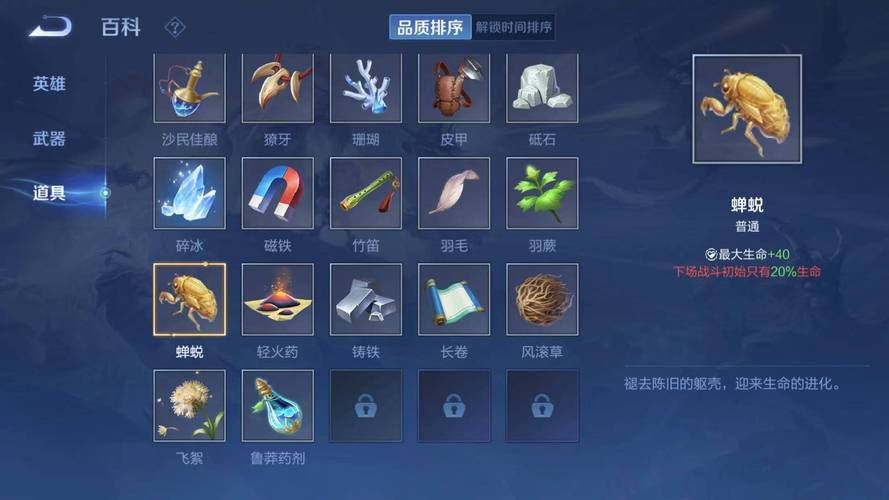Open the 英雄 category
Image resolution: width=889 pixels, height=500 pixels.
click(49, 84)
